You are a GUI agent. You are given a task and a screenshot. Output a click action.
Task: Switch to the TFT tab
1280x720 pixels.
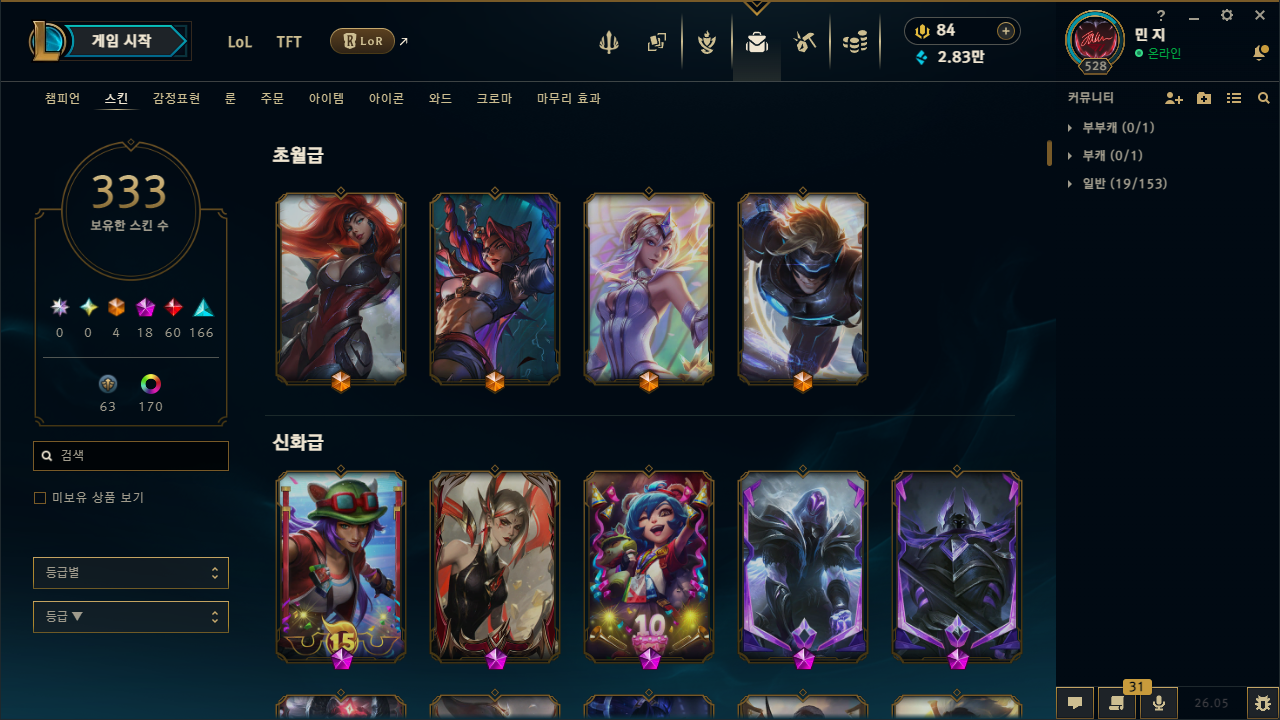[x=289, y=41]
